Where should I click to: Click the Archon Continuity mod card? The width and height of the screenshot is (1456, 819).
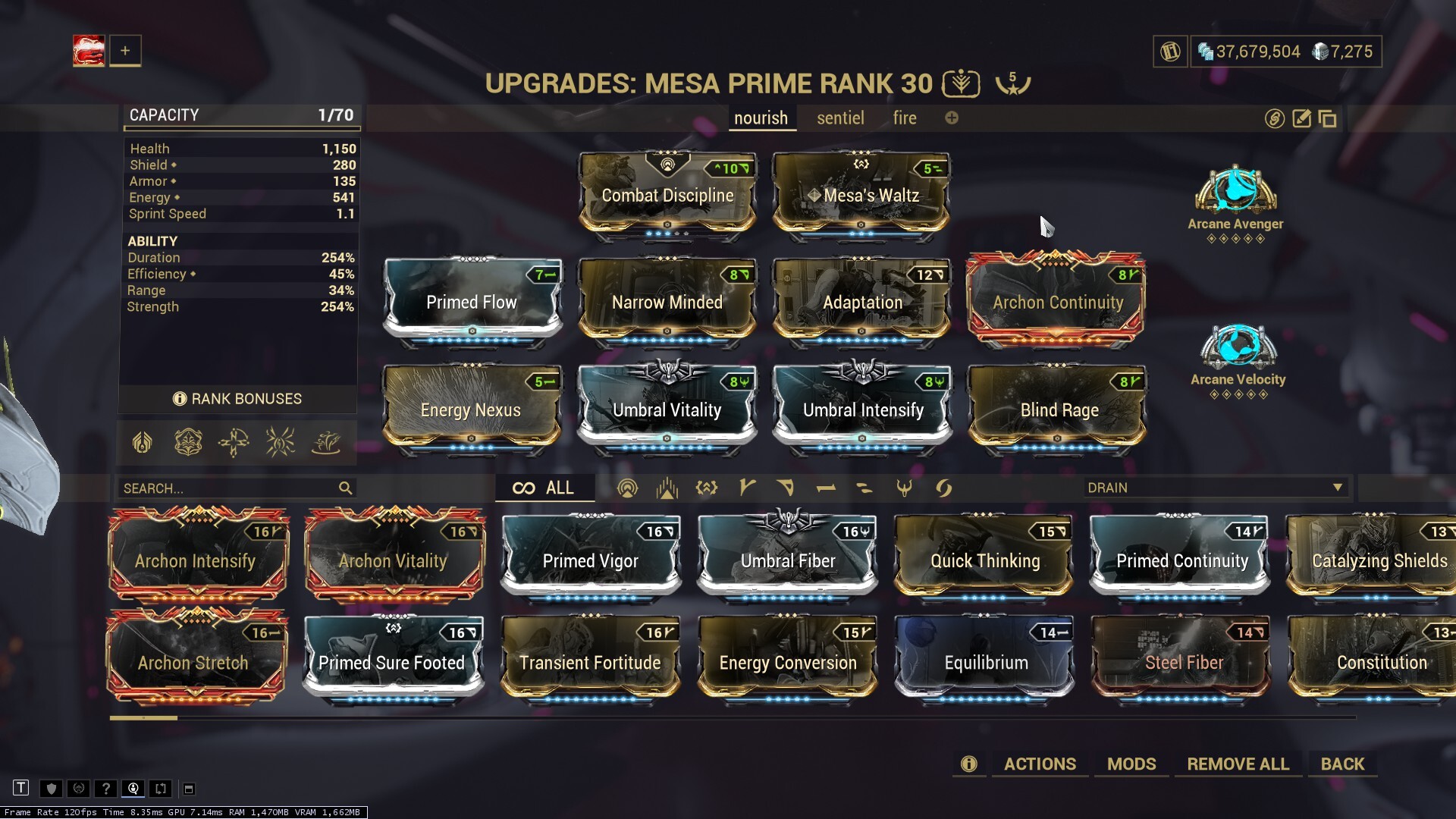tap(1057, 302)
